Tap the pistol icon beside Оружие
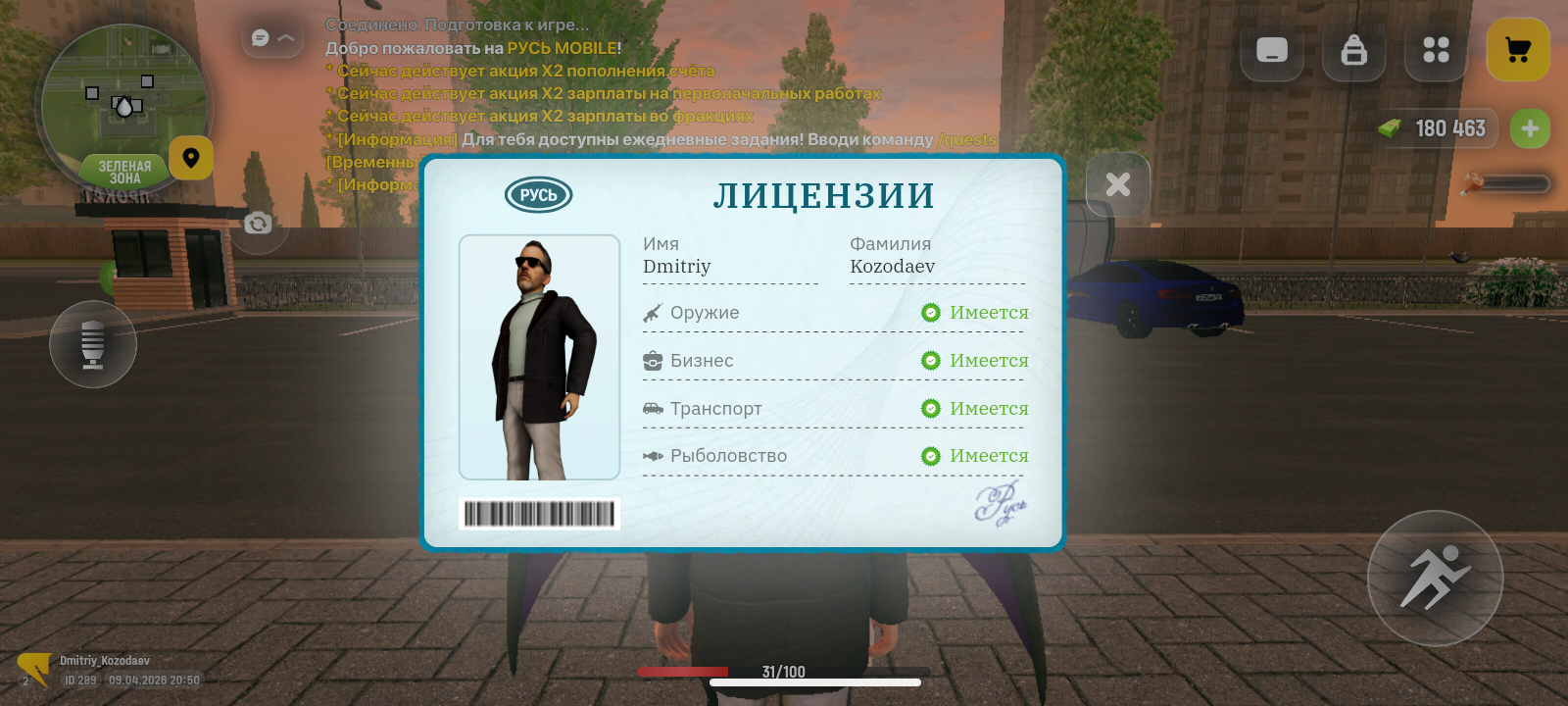Screen dimensions: 1568x706 pos(652,312)
